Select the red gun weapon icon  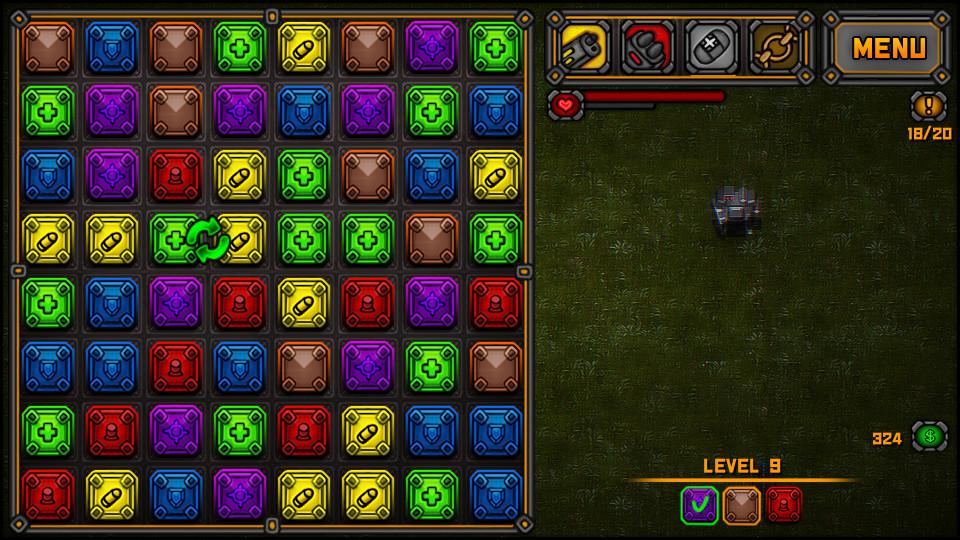coord(647,47)
